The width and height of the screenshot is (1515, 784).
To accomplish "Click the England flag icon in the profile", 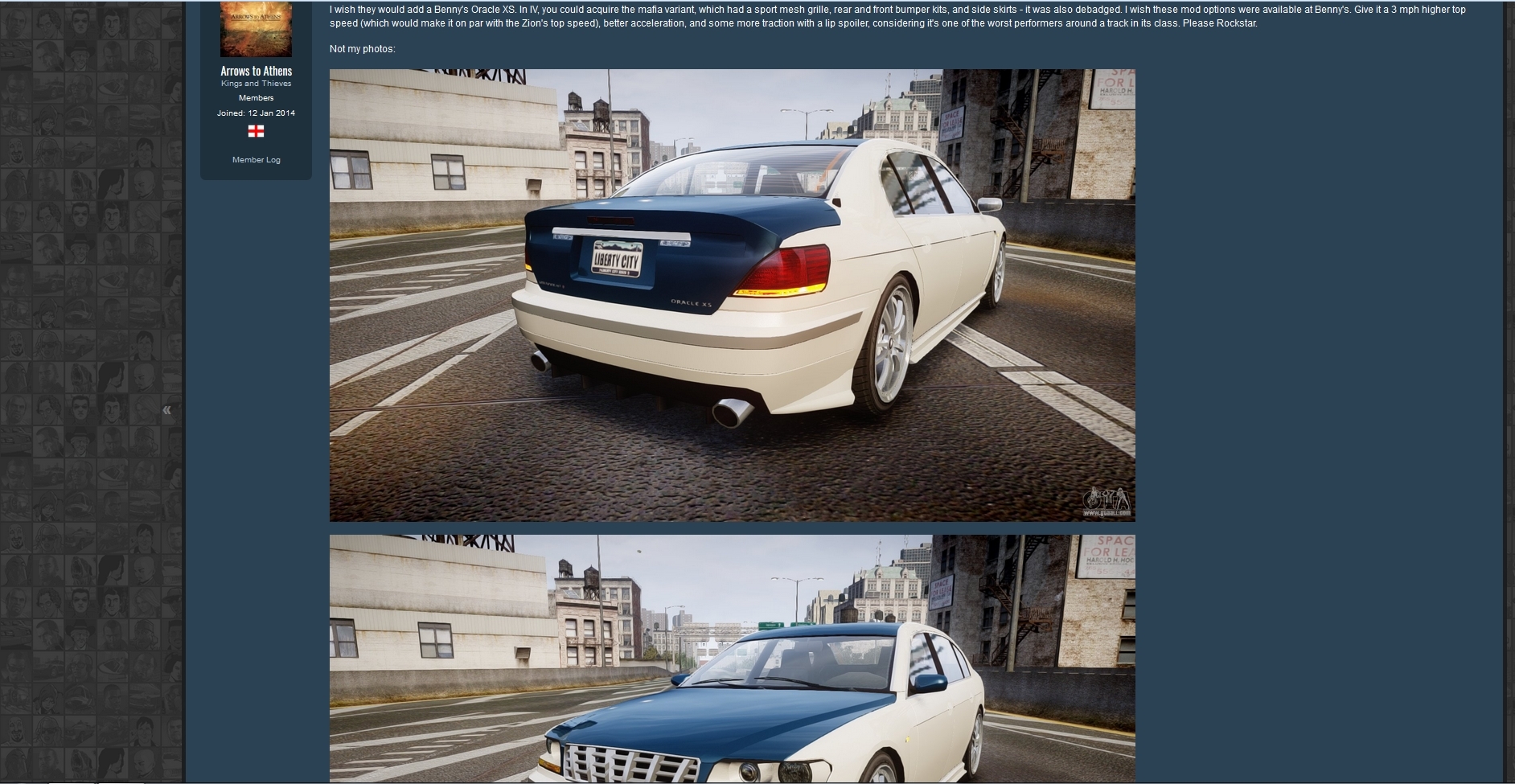I will point(256,130).
